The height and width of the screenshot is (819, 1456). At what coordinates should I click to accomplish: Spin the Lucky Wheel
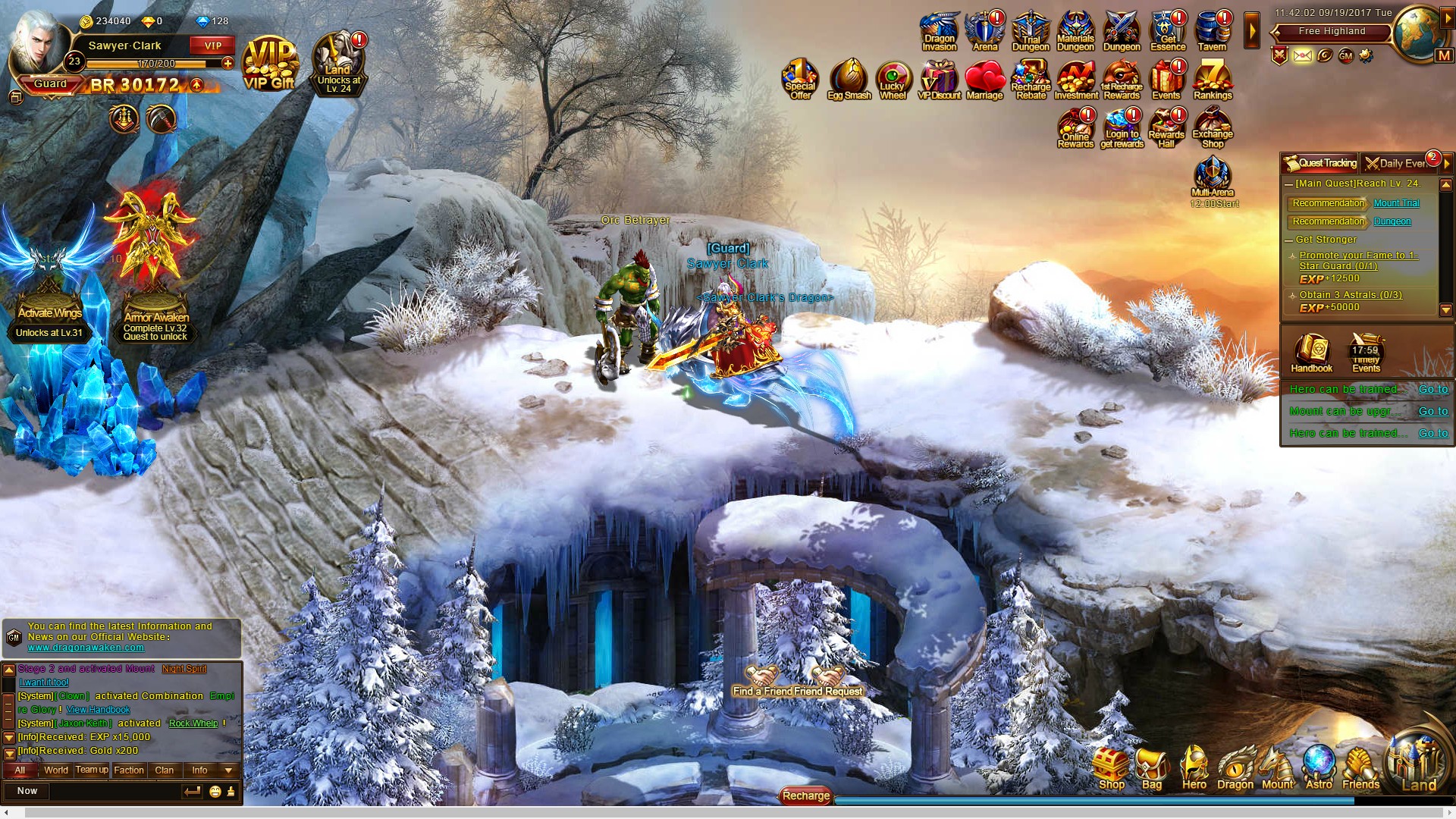coord(893,80)
